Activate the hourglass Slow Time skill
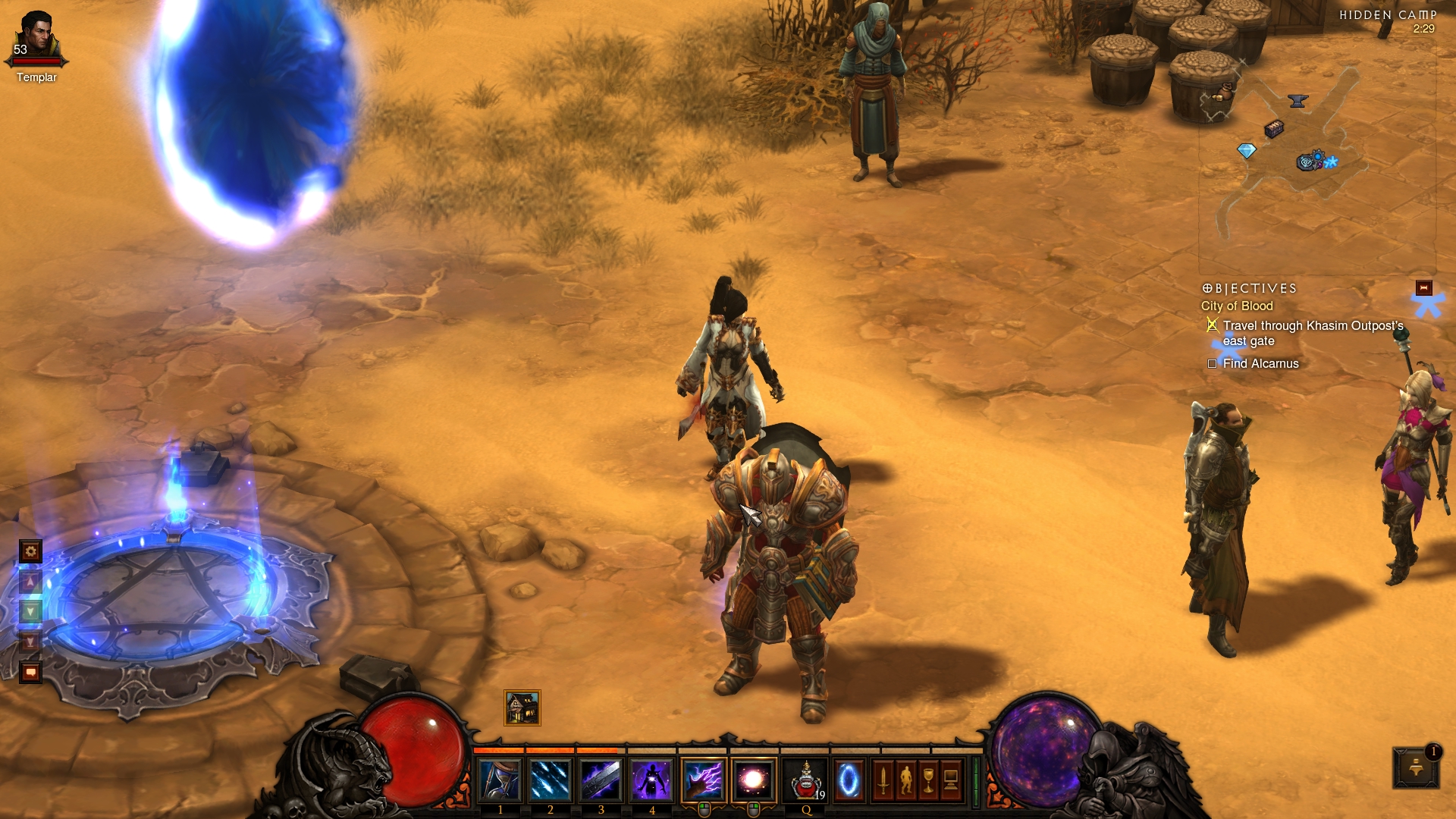The width and height of the screenshot is (1456, 819). (500, 780)
